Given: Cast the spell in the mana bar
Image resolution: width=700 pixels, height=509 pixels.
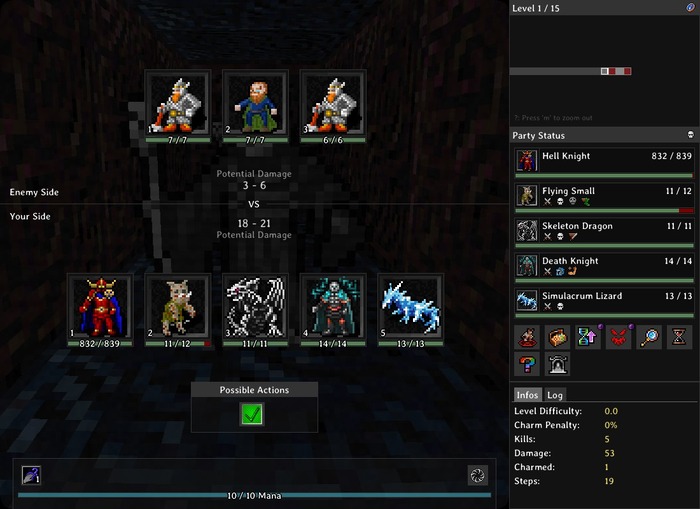Looking at the screenshot, I should tap(31, 475).
